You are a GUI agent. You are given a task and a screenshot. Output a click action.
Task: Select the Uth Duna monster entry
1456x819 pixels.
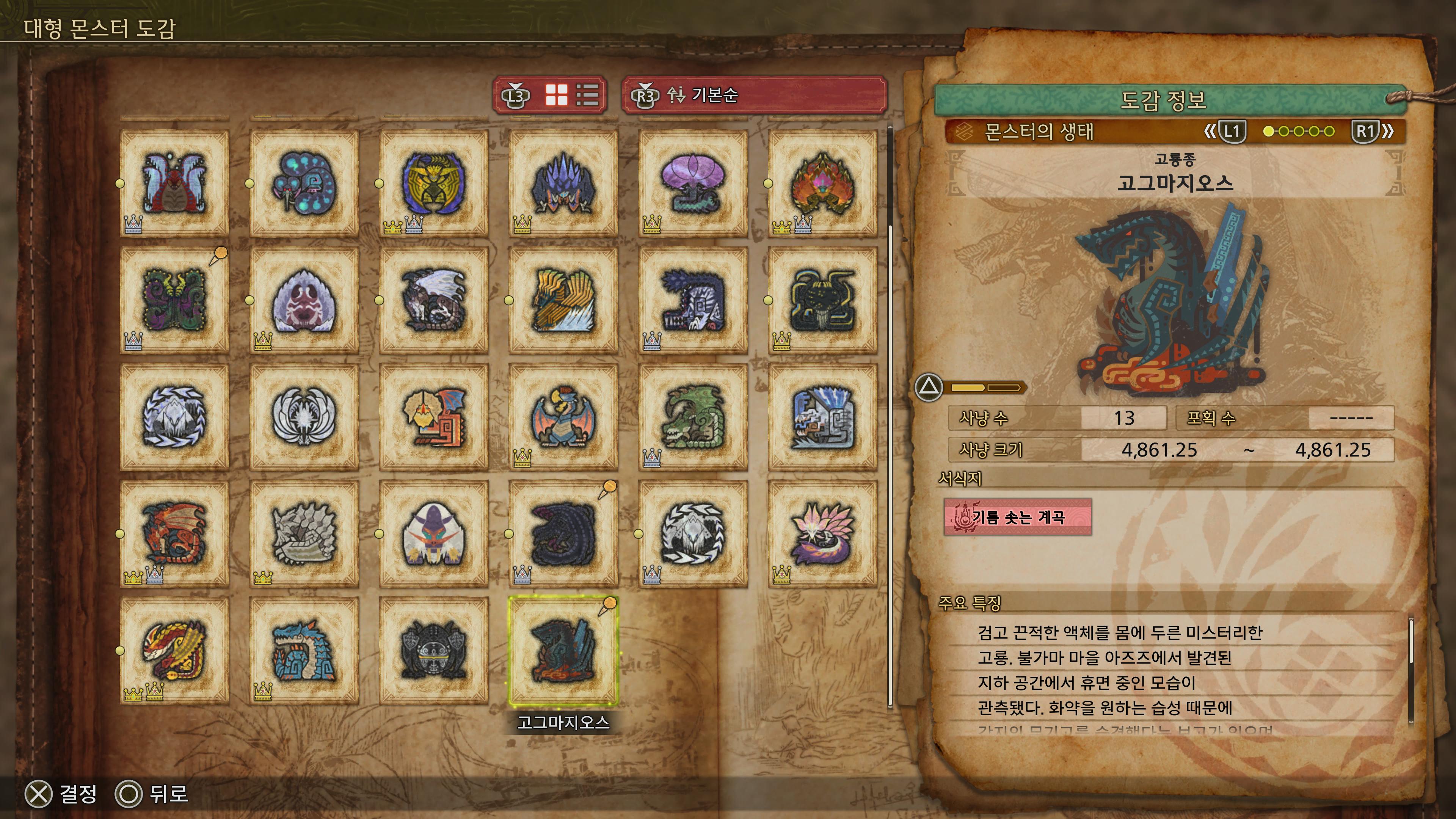174,183
